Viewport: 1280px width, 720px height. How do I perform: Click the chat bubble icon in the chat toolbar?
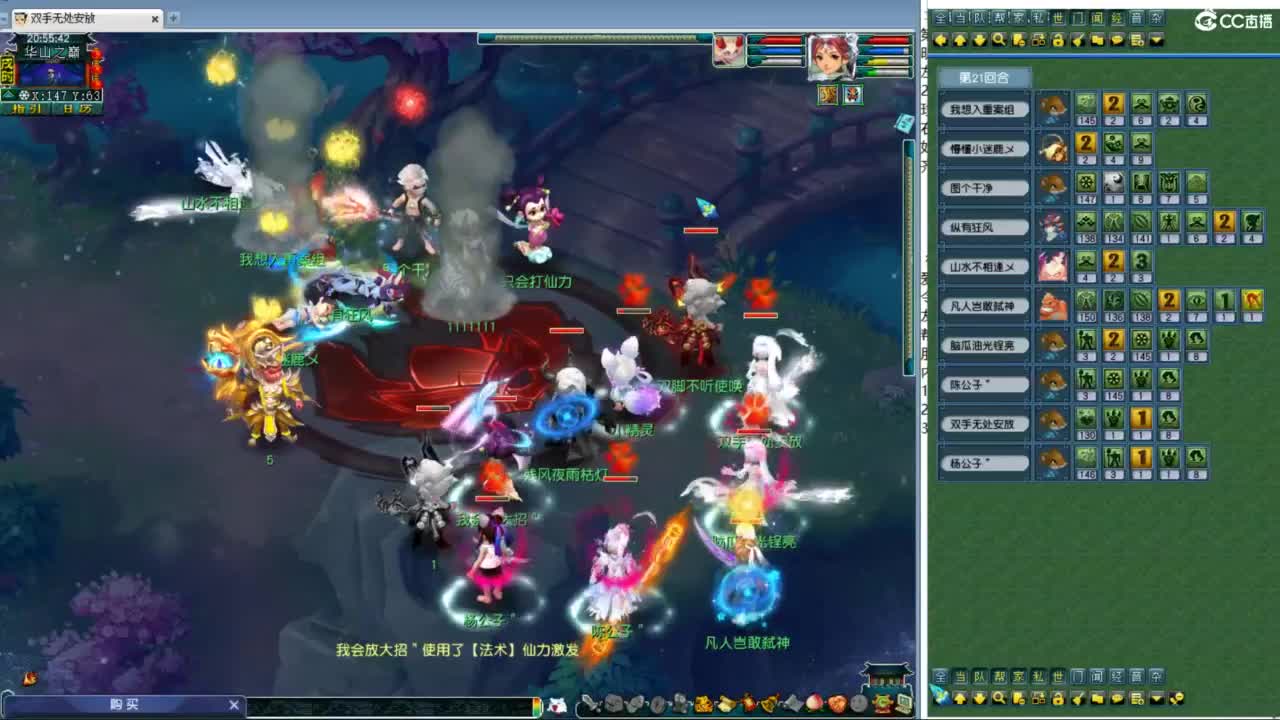coord(1119,41)
